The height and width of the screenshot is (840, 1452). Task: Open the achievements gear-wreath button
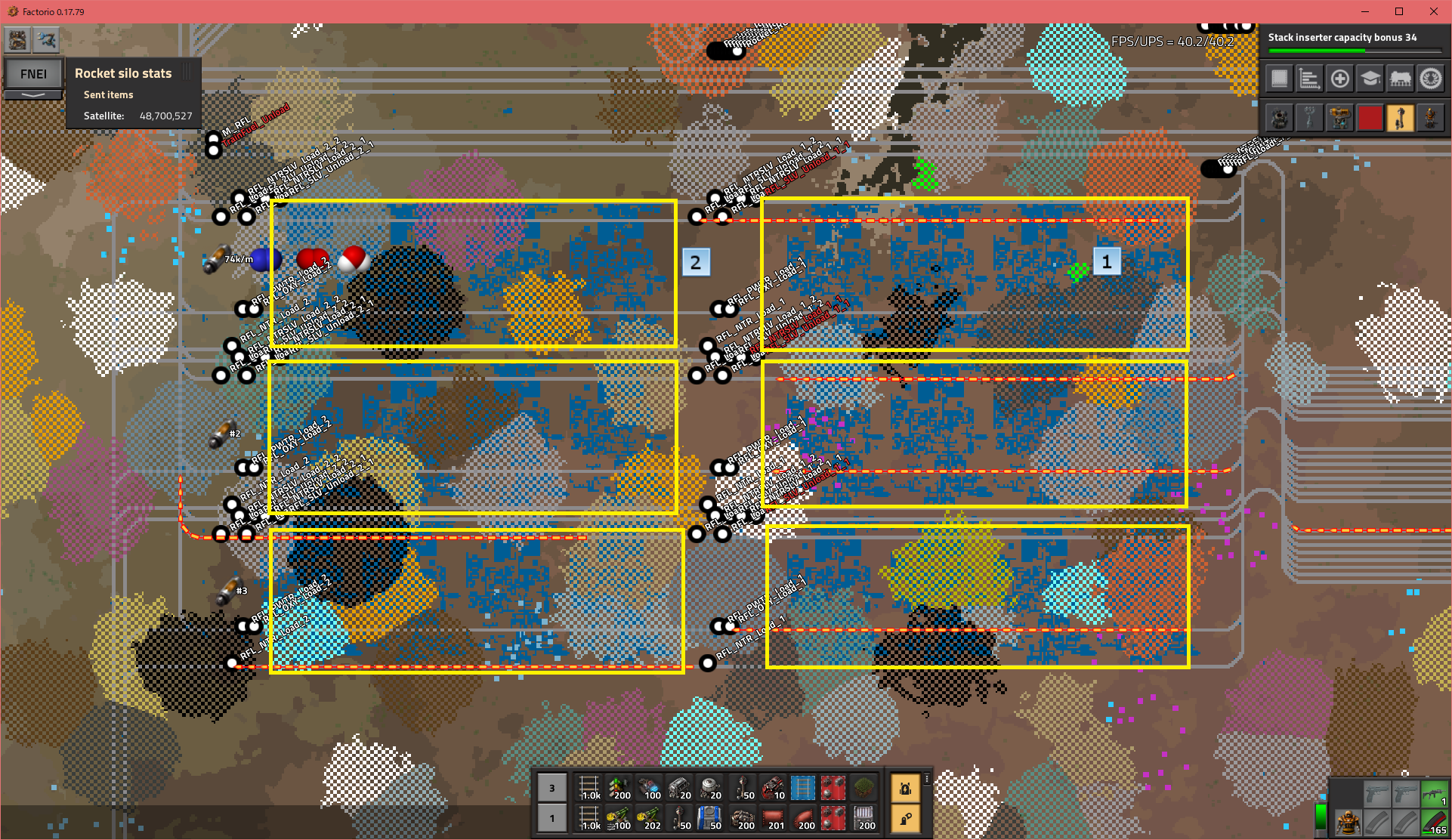click(x=1430, y=79)
